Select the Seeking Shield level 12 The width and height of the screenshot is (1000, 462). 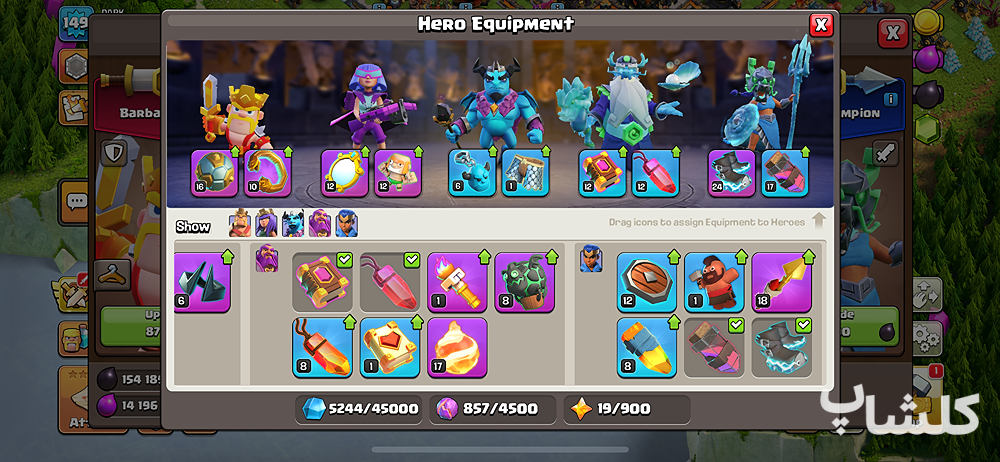click(646, 282)
